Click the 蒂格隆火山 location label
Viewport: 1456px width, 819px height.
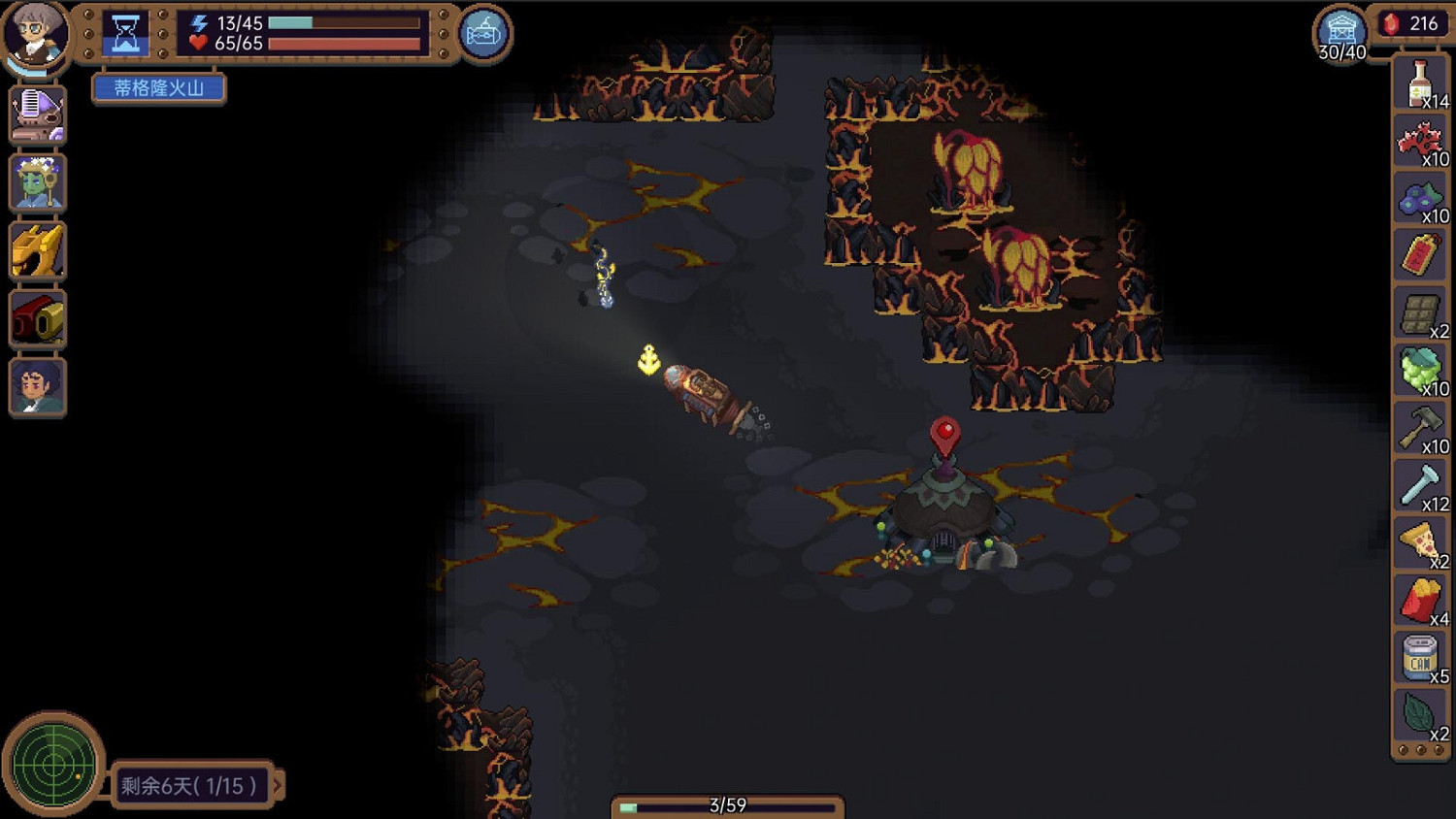pos(158,88)
